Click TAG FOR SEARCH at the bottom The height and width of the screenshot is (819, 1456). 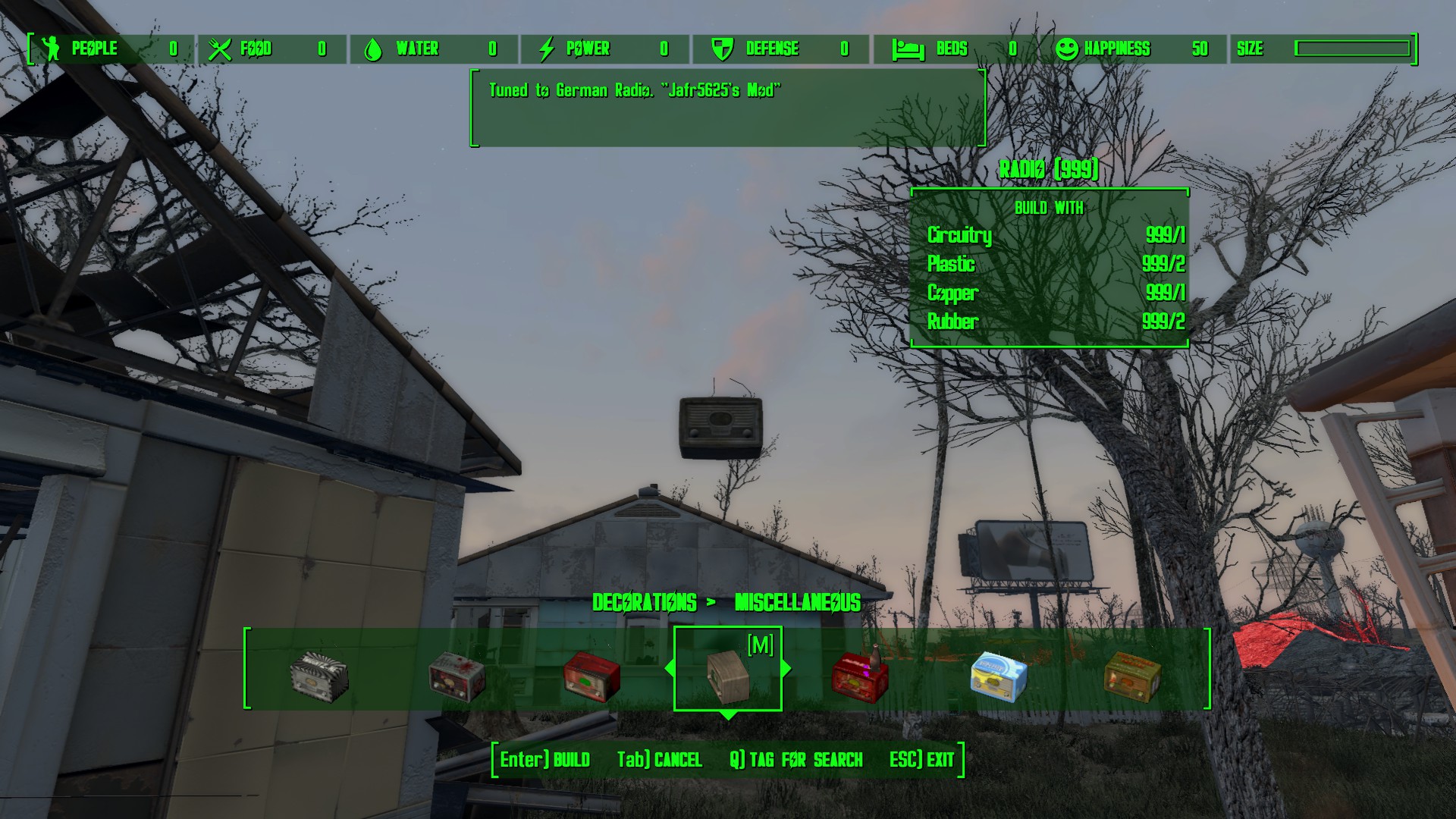point(796,760)
